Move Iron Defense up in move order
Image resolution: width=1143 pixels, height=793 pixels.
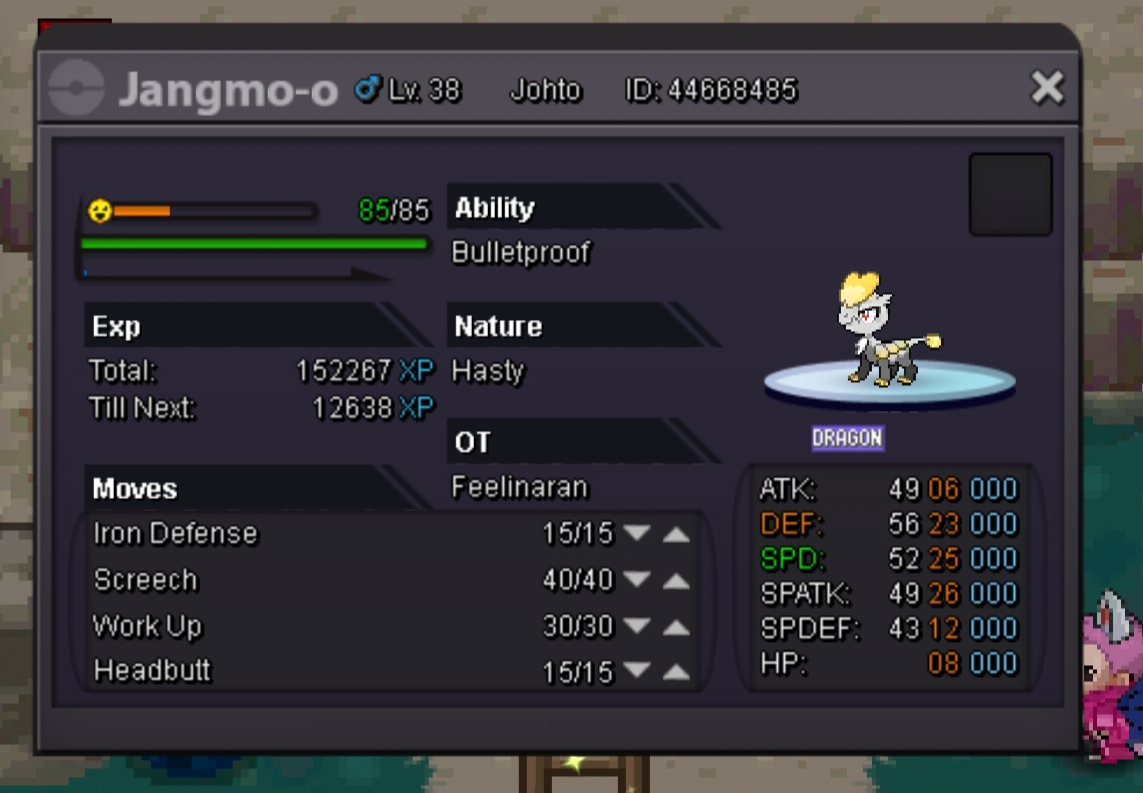677,534
